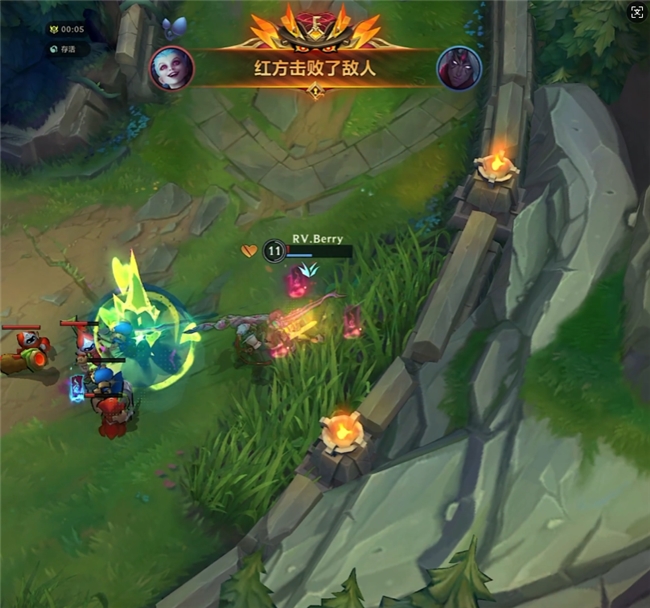
Task: Select the 存活 status pill
Action: pos(67,48)
